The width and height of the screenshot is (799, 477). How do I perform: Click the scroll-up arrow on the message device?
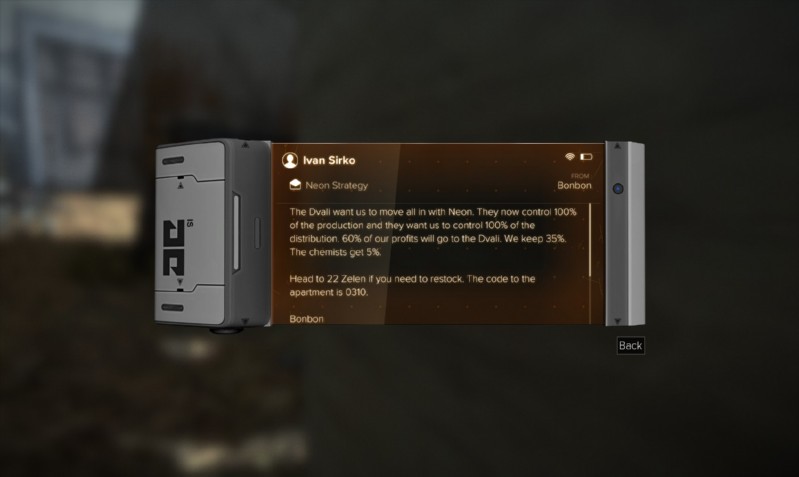[619, 148]
